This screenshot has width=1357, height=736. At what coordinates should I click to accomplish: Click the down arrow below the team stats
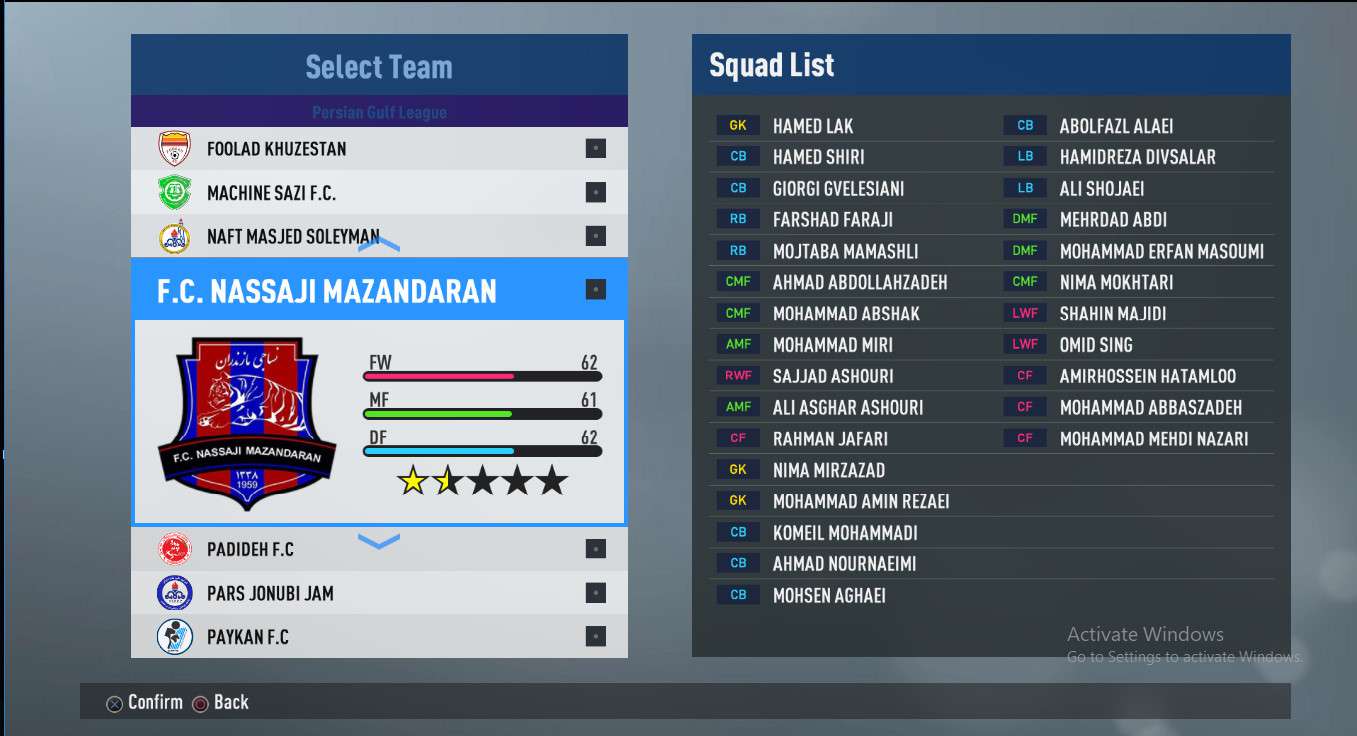click(x=379, y=541)
